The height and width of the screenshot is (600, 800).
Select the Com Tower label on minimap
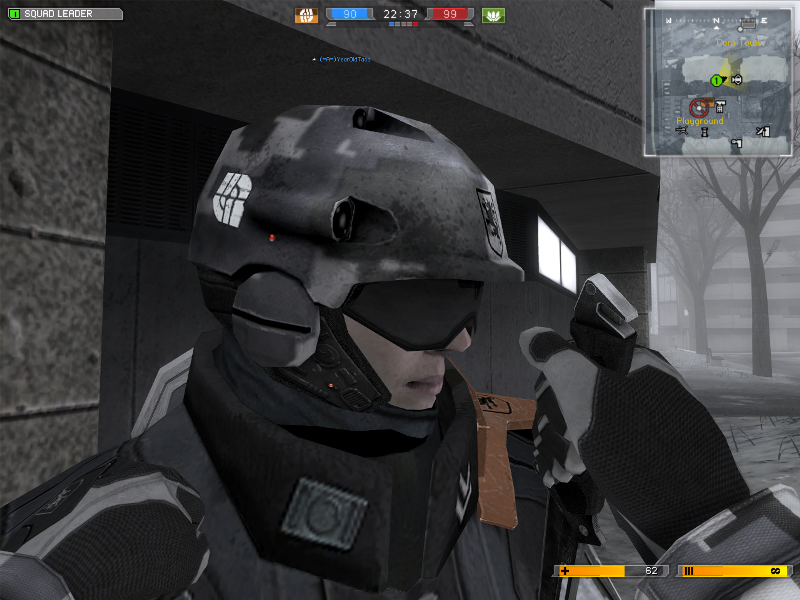(x=739, y=43)
